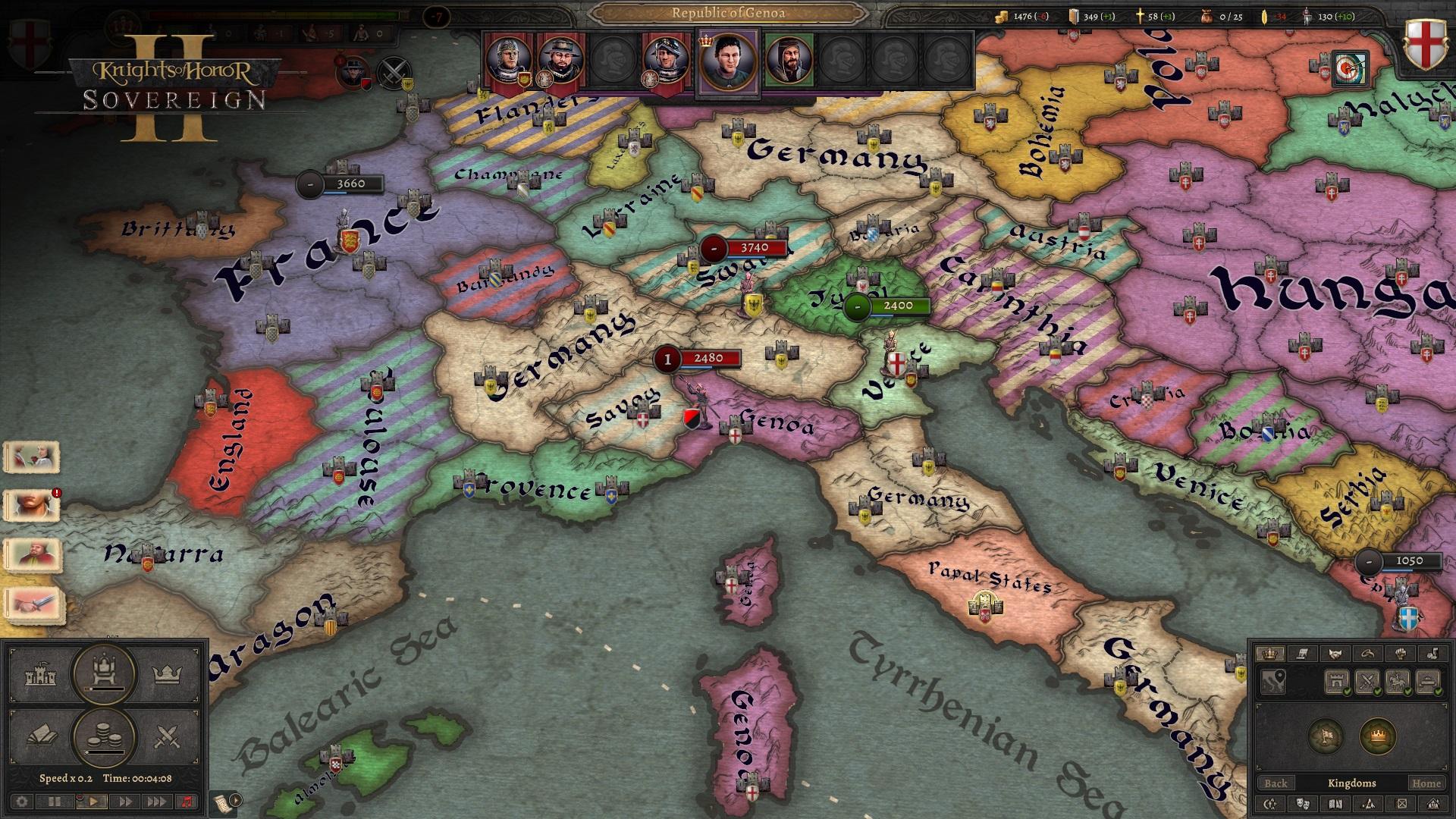This screenshot has height=819, width=1456.
Task: Set game speed to double arrows
Action: (x=125, y=802)
